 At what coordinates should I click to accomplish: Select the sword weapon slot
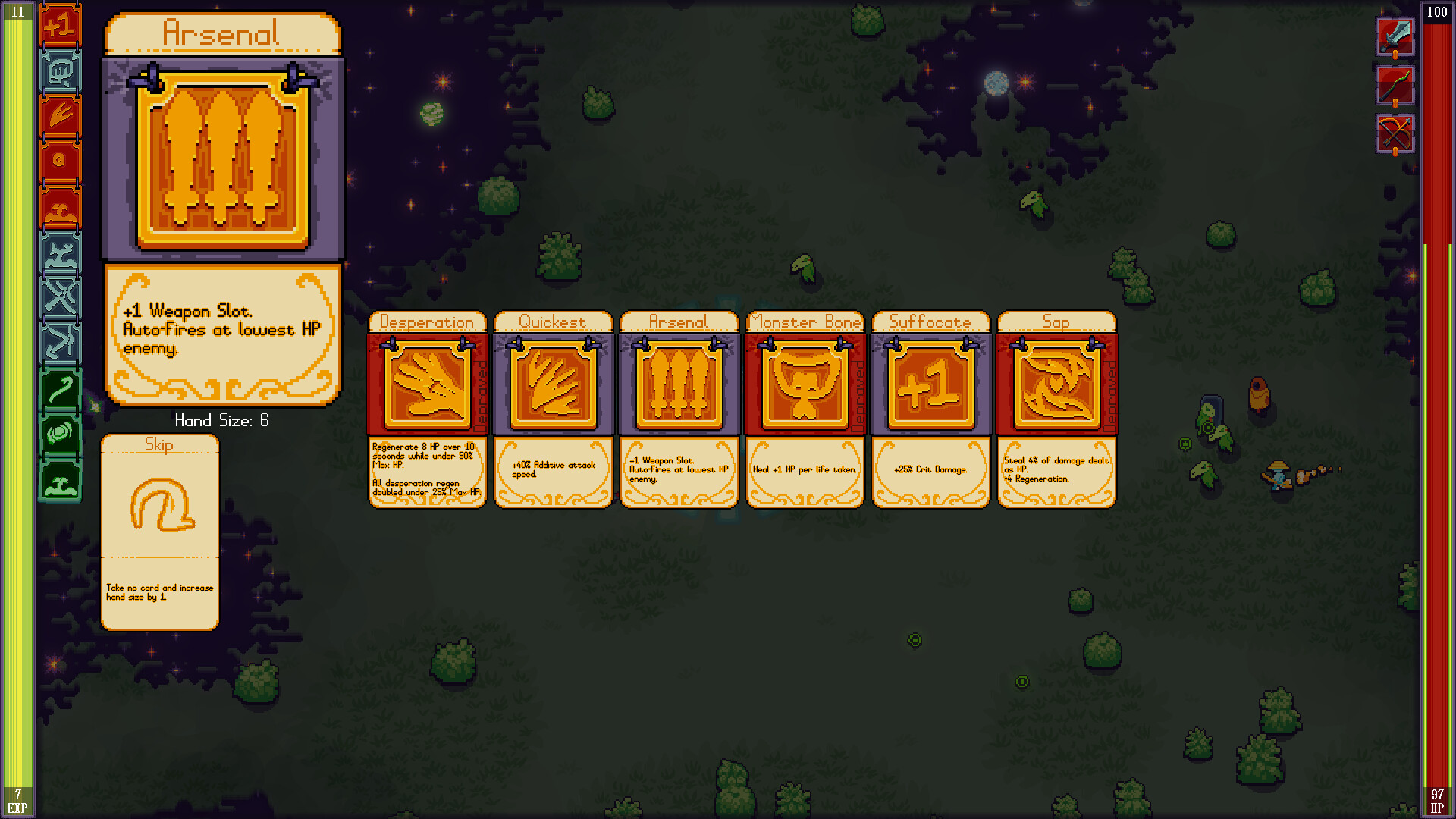[x=1395, y=38]
